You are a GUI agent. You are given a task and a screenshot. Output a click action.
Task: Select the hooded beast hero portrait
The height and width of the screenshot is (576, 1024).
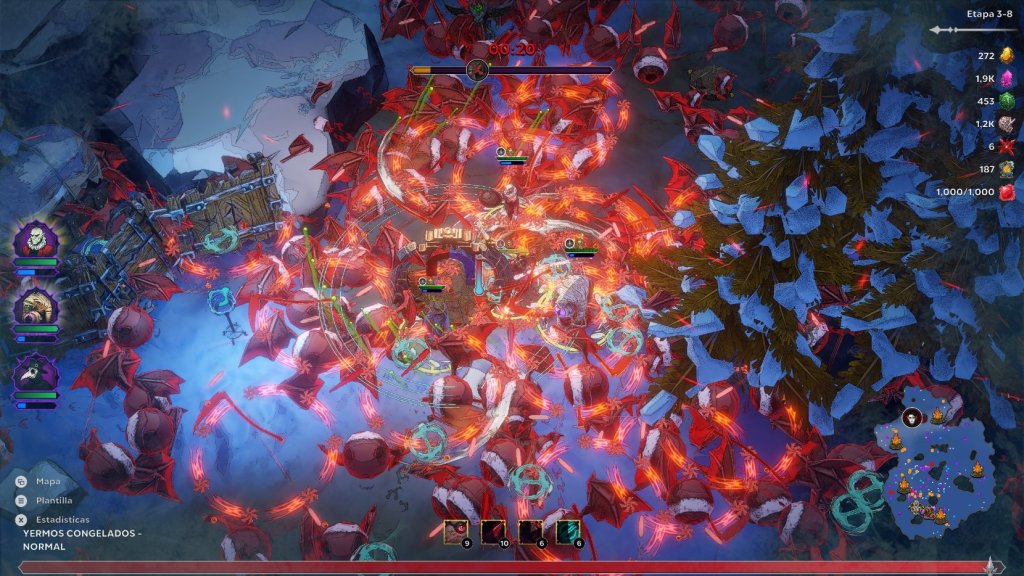(36, 306)
